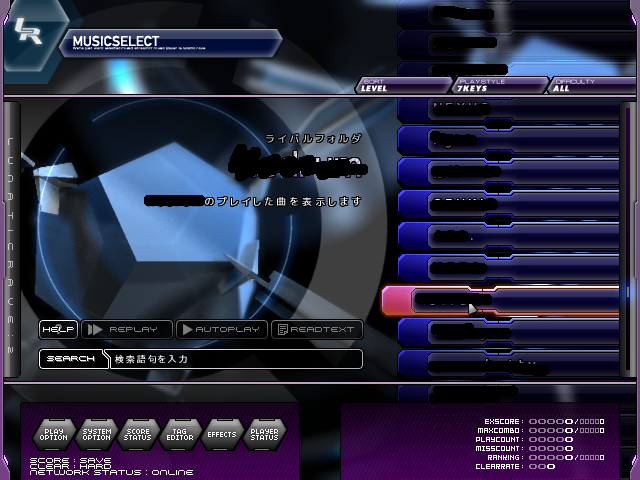
Task: Open the System Option panel
Action: click(96, 434)
